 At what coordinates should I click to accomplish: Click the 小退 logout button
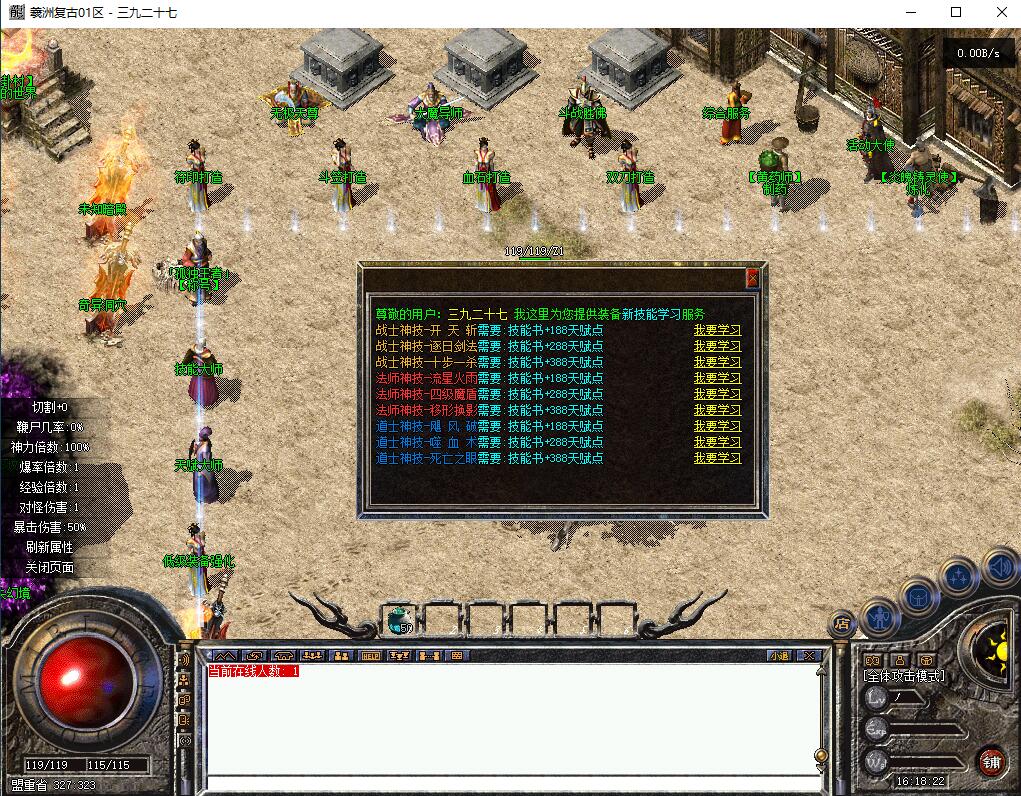[x=779, y=656]
